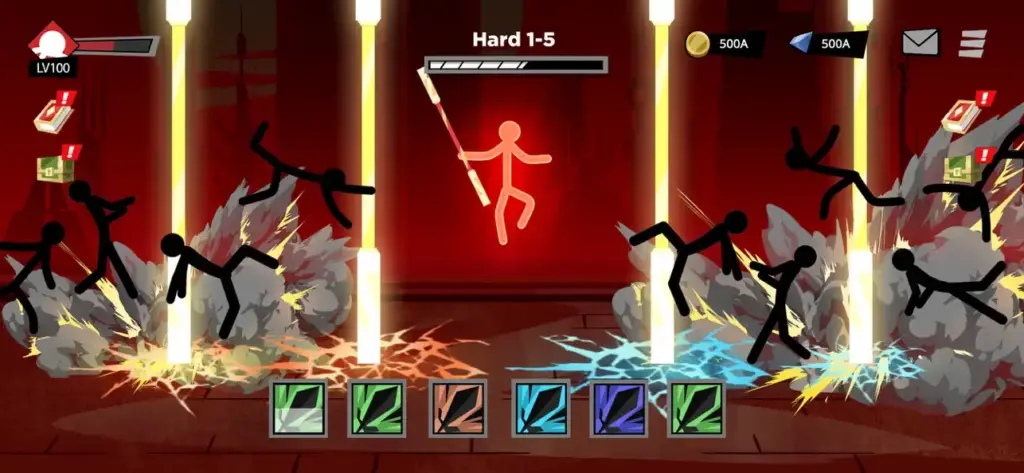The height and width of the screenshot is (473, 1024).
Task: Trigger the purple sword skill
Action: (x=618, y=408)
